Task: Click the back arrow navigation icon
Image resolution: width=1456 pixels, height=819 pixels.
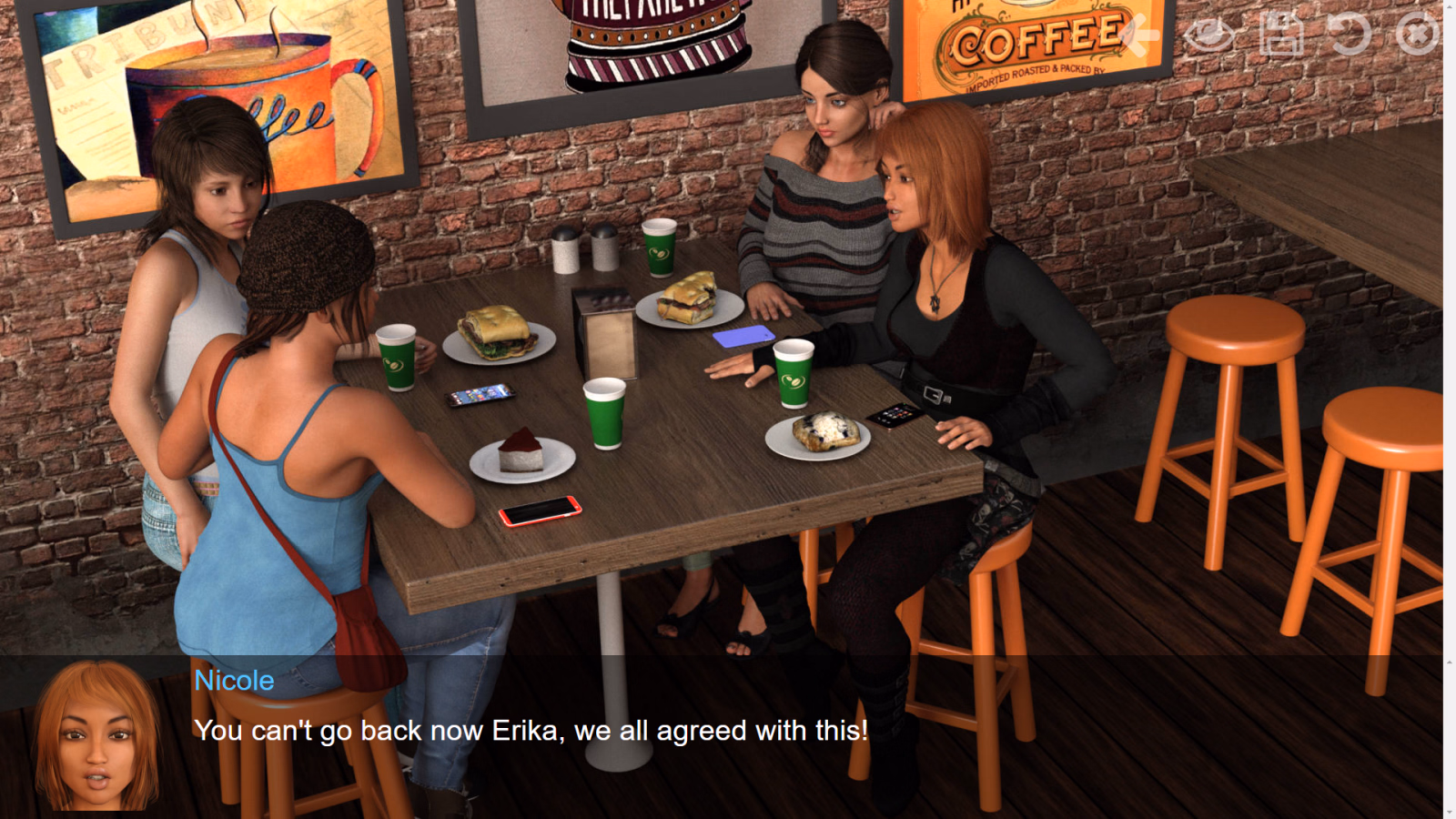Action: [1140, 35]
